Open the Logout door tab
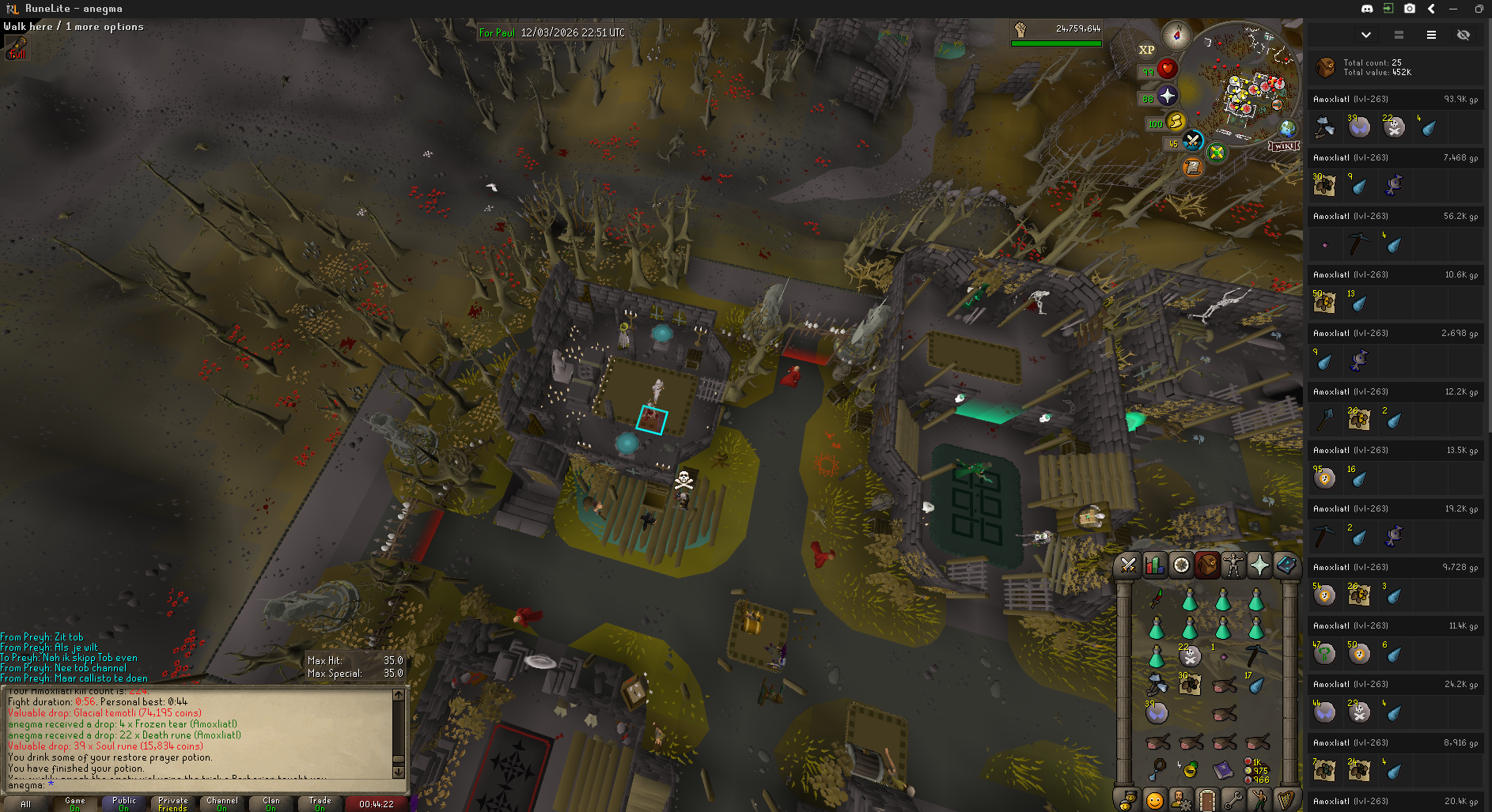 tap(1206, 800)
